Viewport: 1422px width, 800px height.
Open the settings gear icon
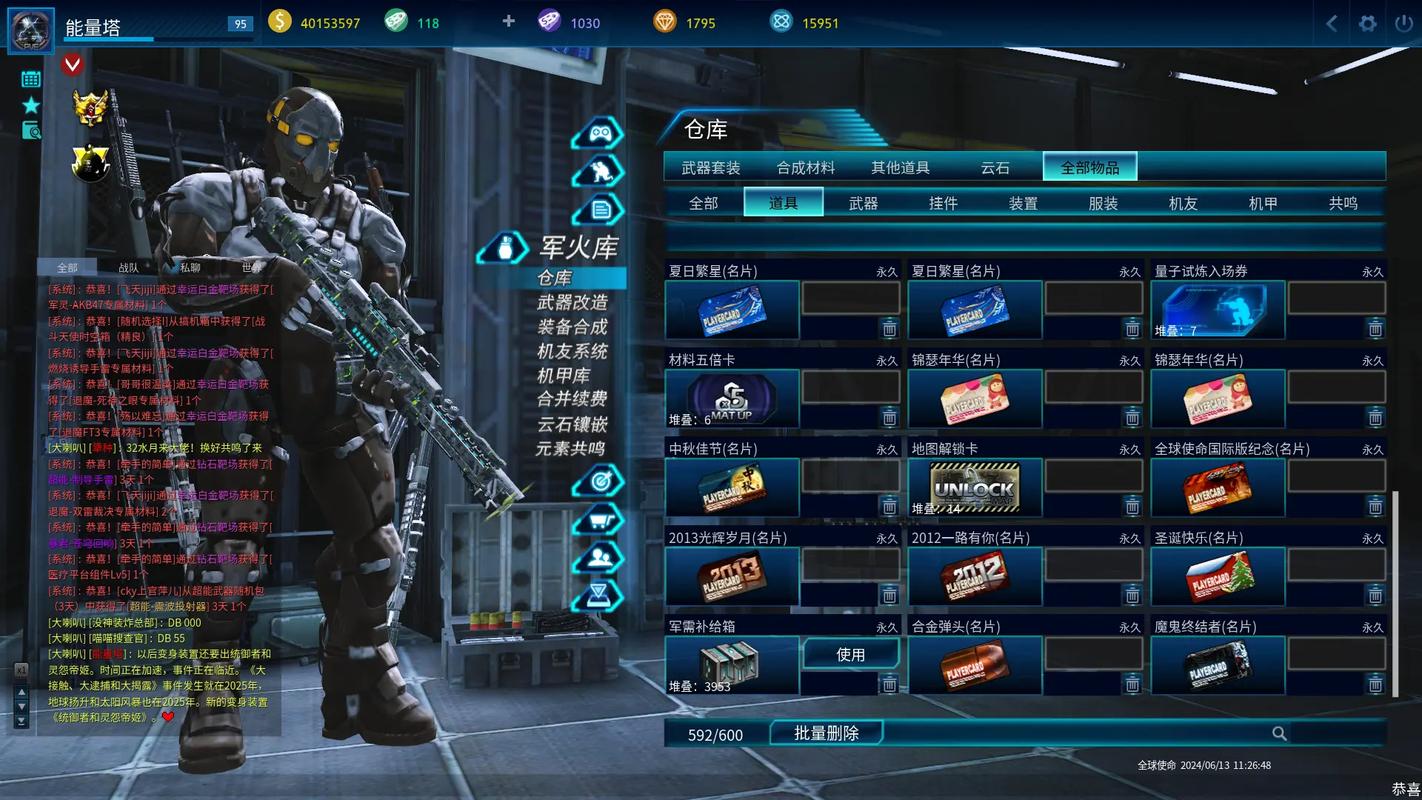point(1368,23)
